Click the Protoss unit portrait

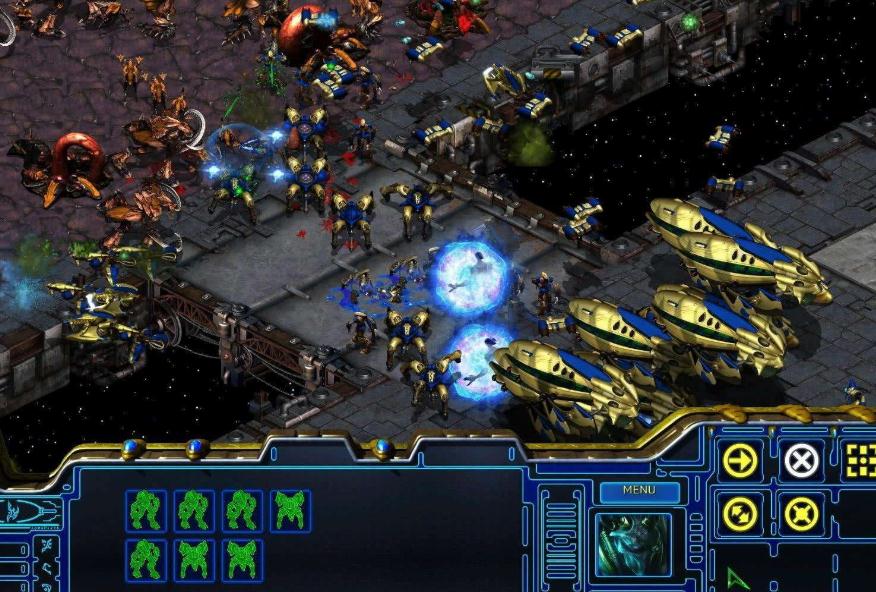(634, 545)
